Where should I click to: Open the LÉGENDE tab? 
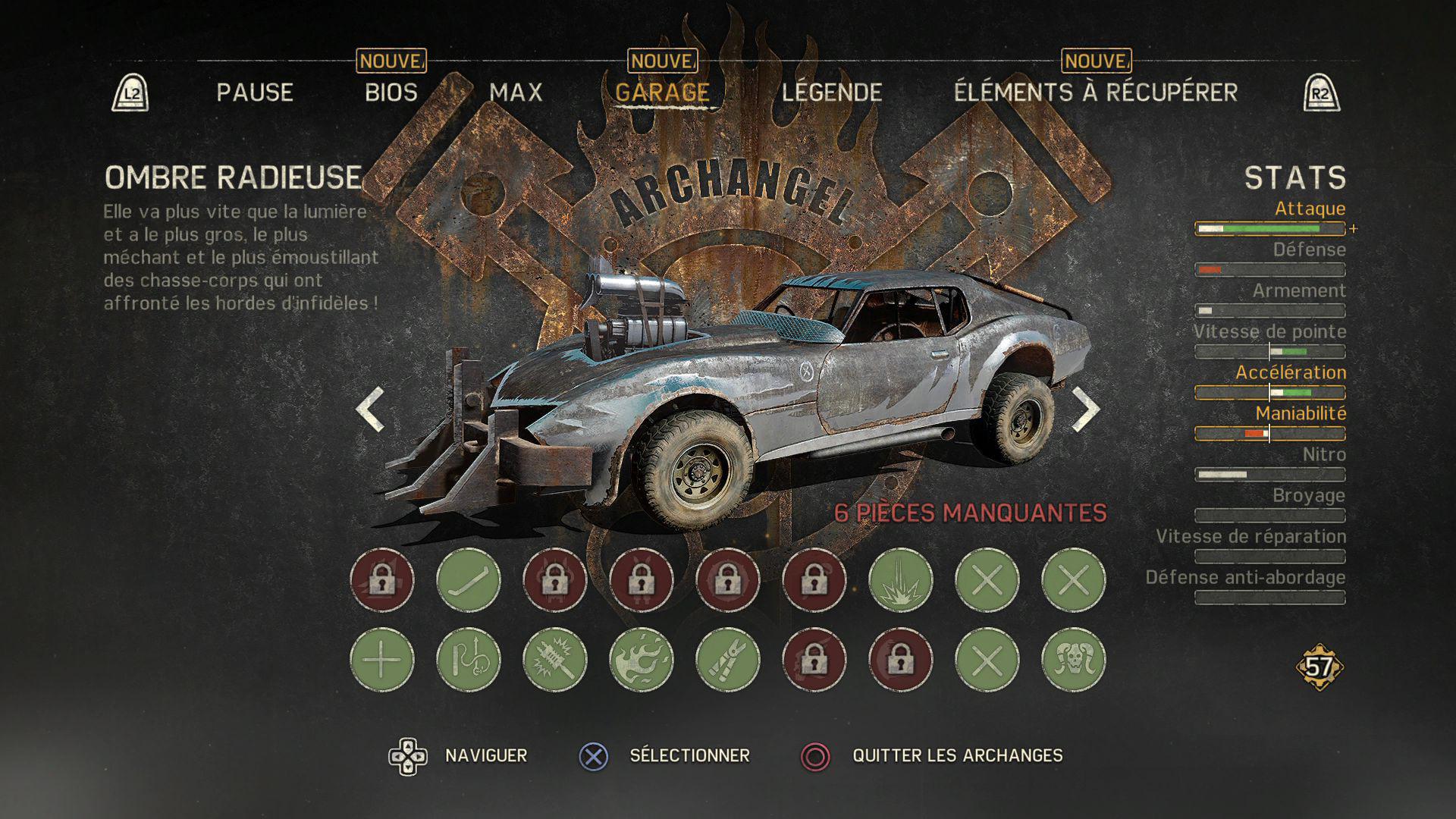coord(832,93)
